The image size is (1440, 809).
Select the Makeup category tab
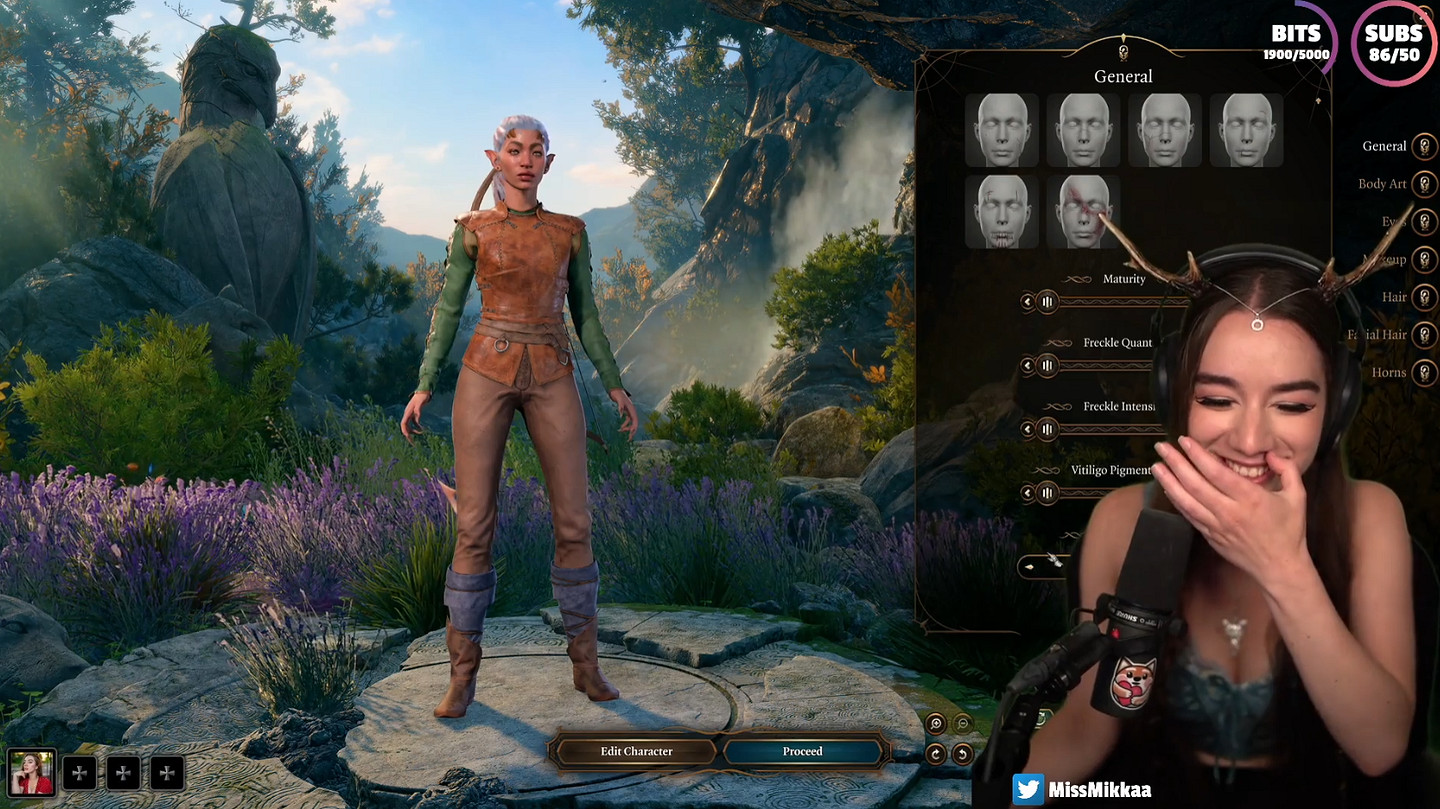1424,259
